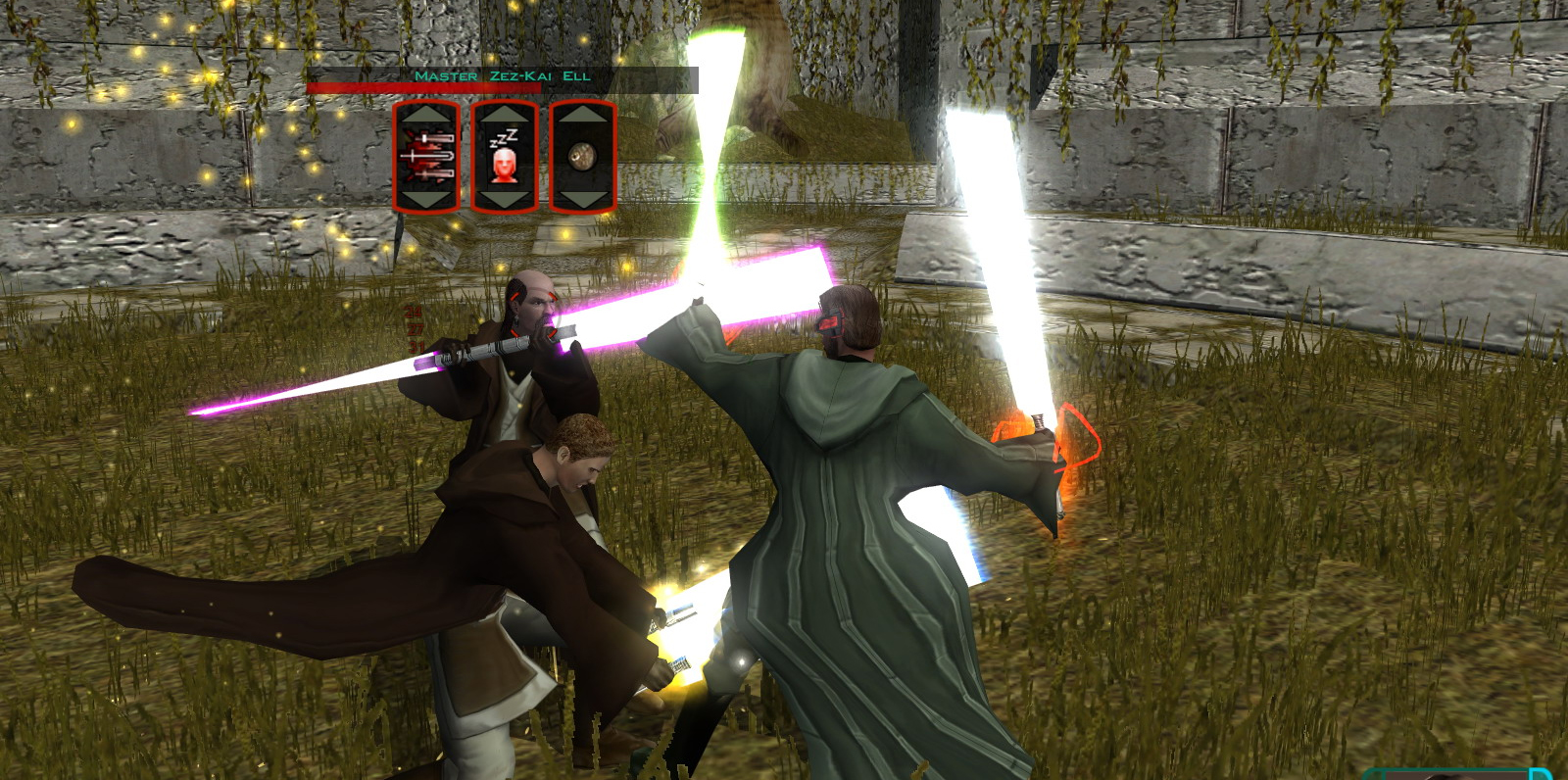The height and width of the screenshot is (780, 1568).
Task: Click up arrow above the grenade item
Action: tap(582, 115)
